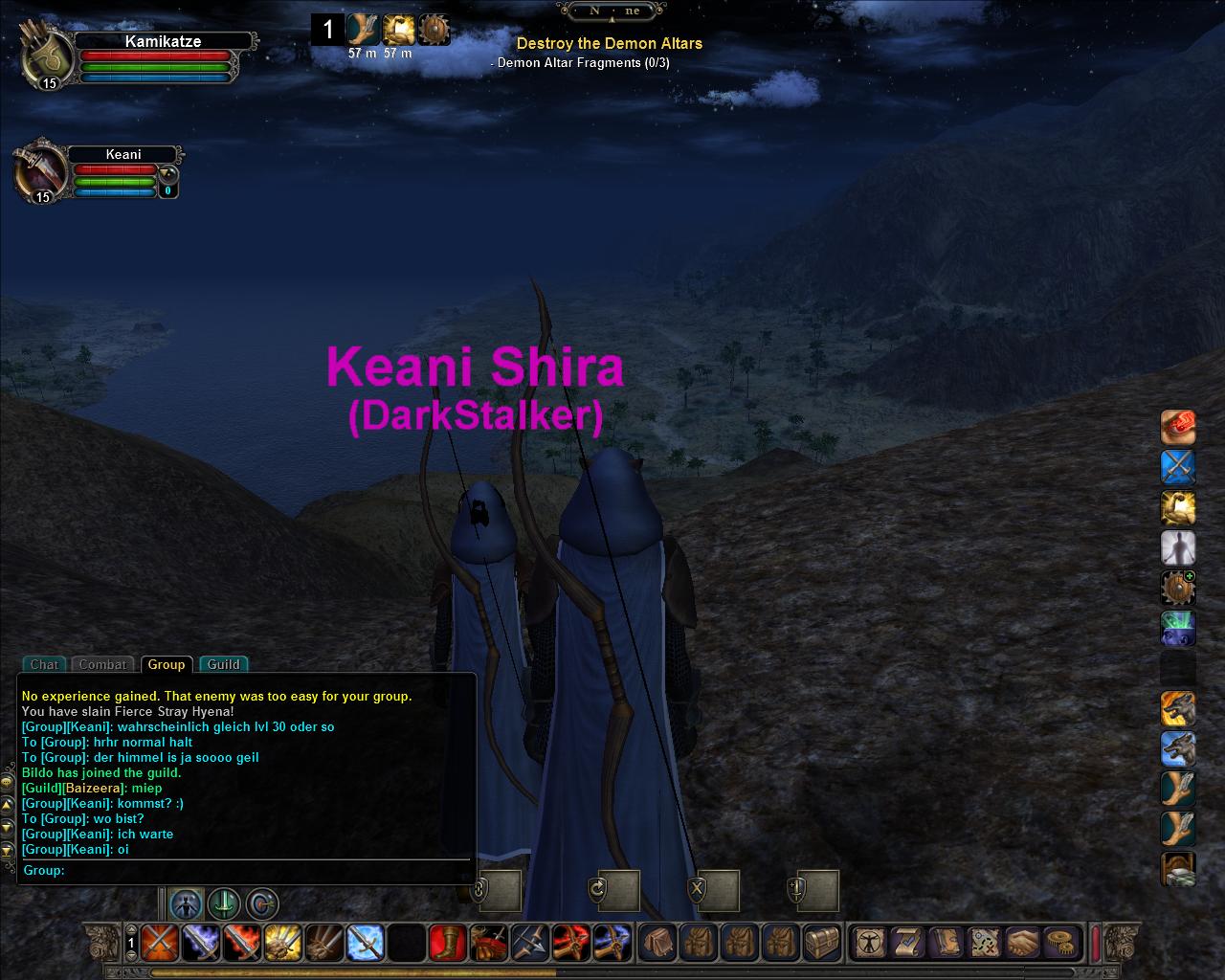1225x980 pixels.
Task: Switch to the Chat tab
Action: 44,664
